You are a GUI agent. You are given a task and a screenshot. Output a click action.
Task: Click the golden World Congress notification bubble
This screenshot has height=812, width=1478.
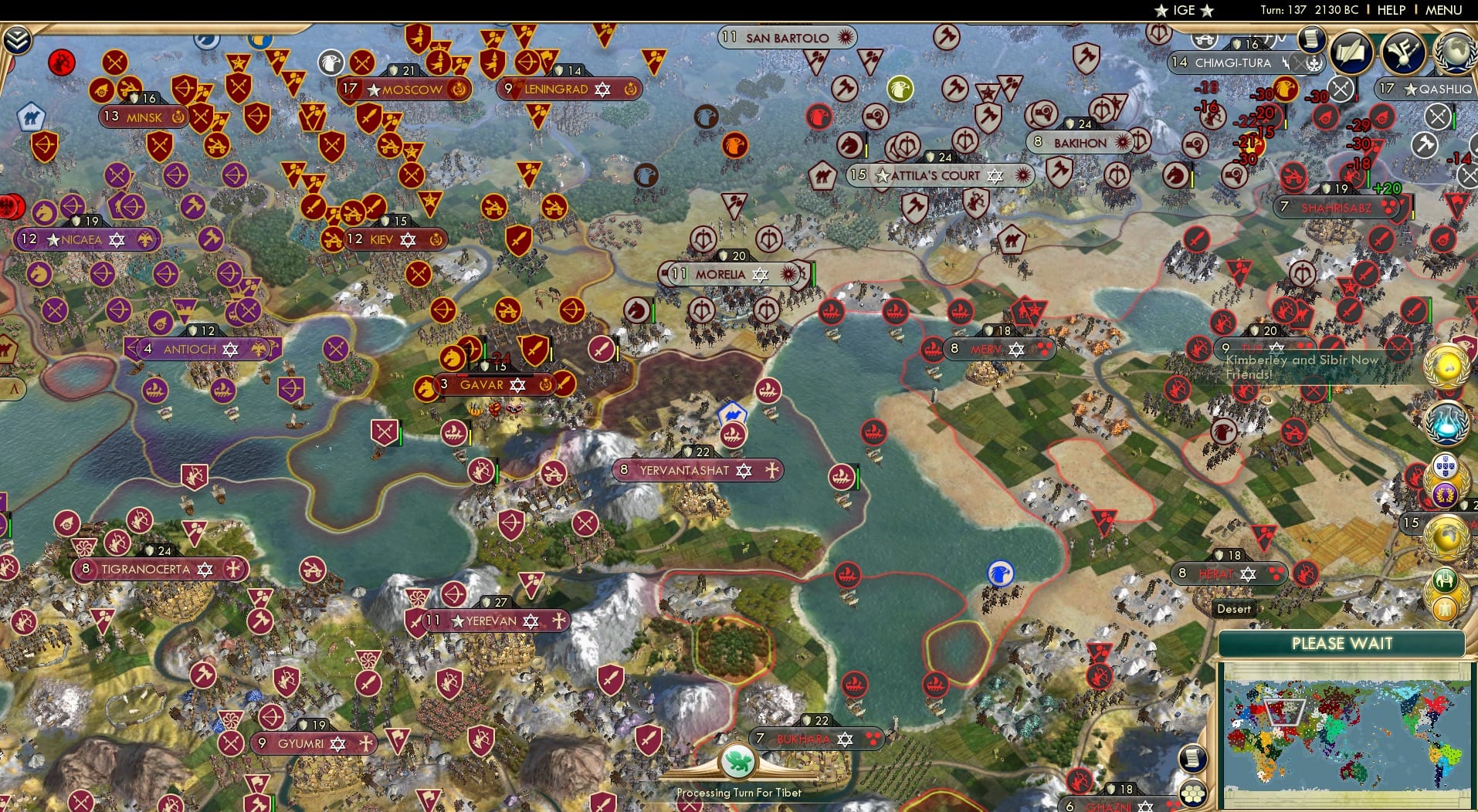(1447, 367)
